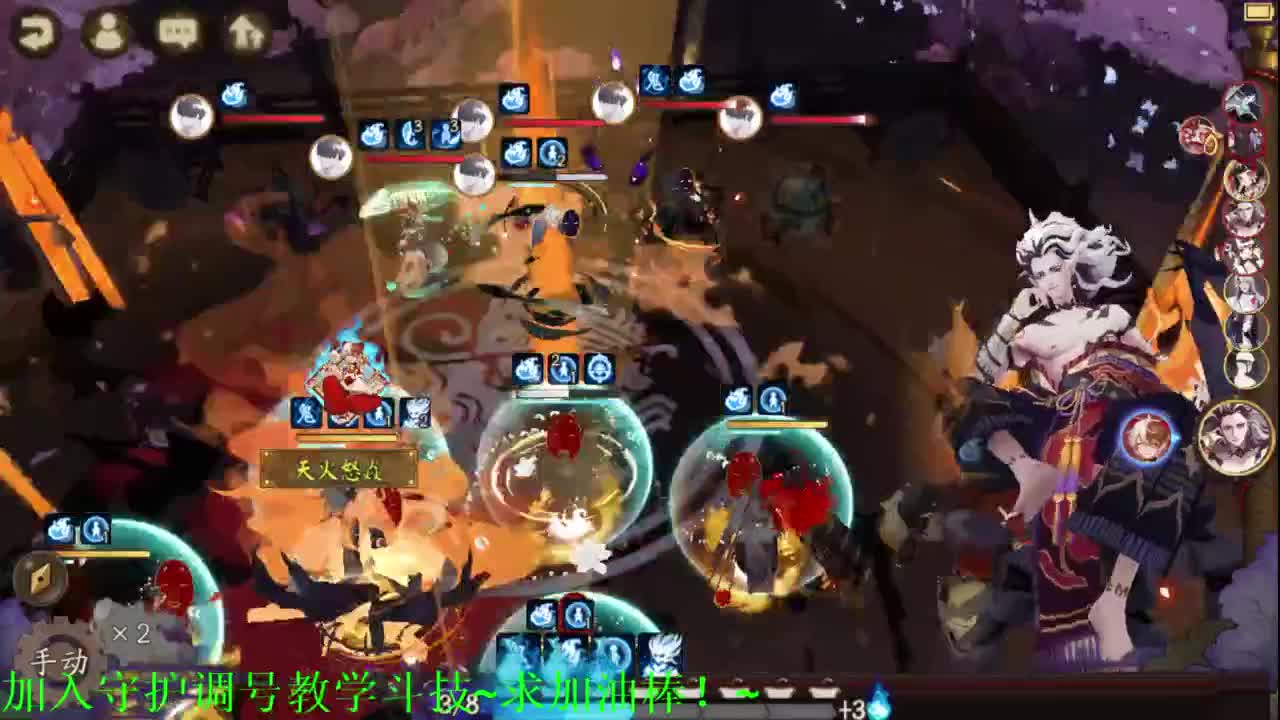Click the return arrow icon top left

(35, 30)
